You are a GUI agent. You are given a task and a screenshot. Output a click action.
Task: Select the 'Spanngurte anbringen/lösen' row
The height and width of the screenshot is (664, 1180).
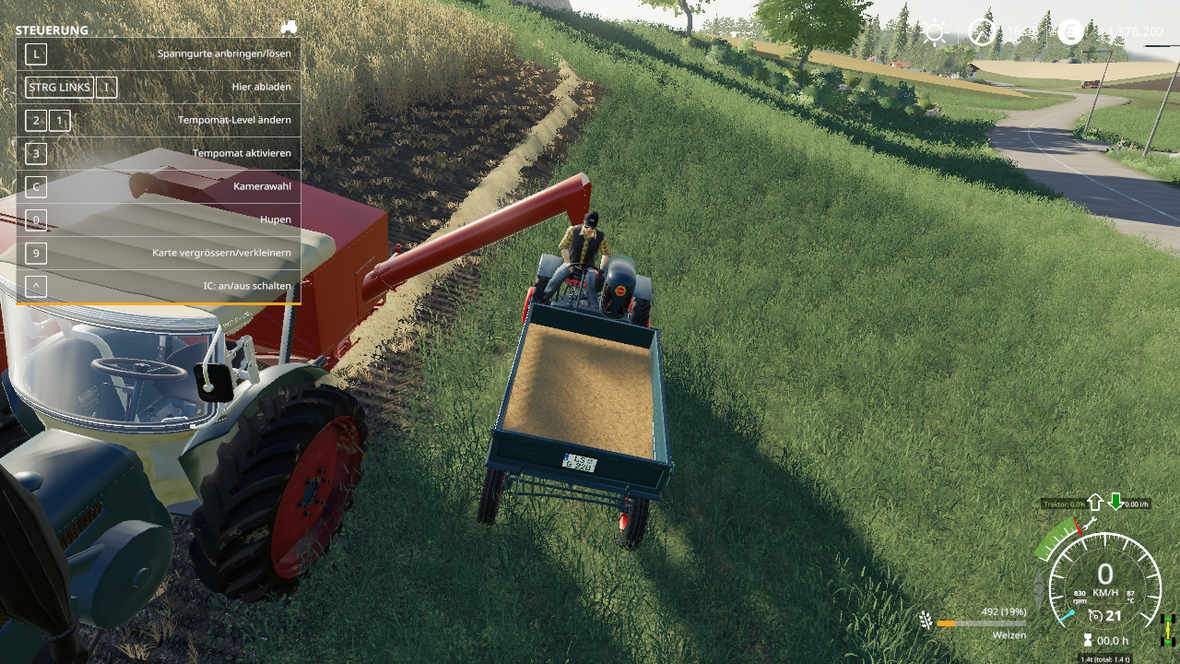point(158,54)
